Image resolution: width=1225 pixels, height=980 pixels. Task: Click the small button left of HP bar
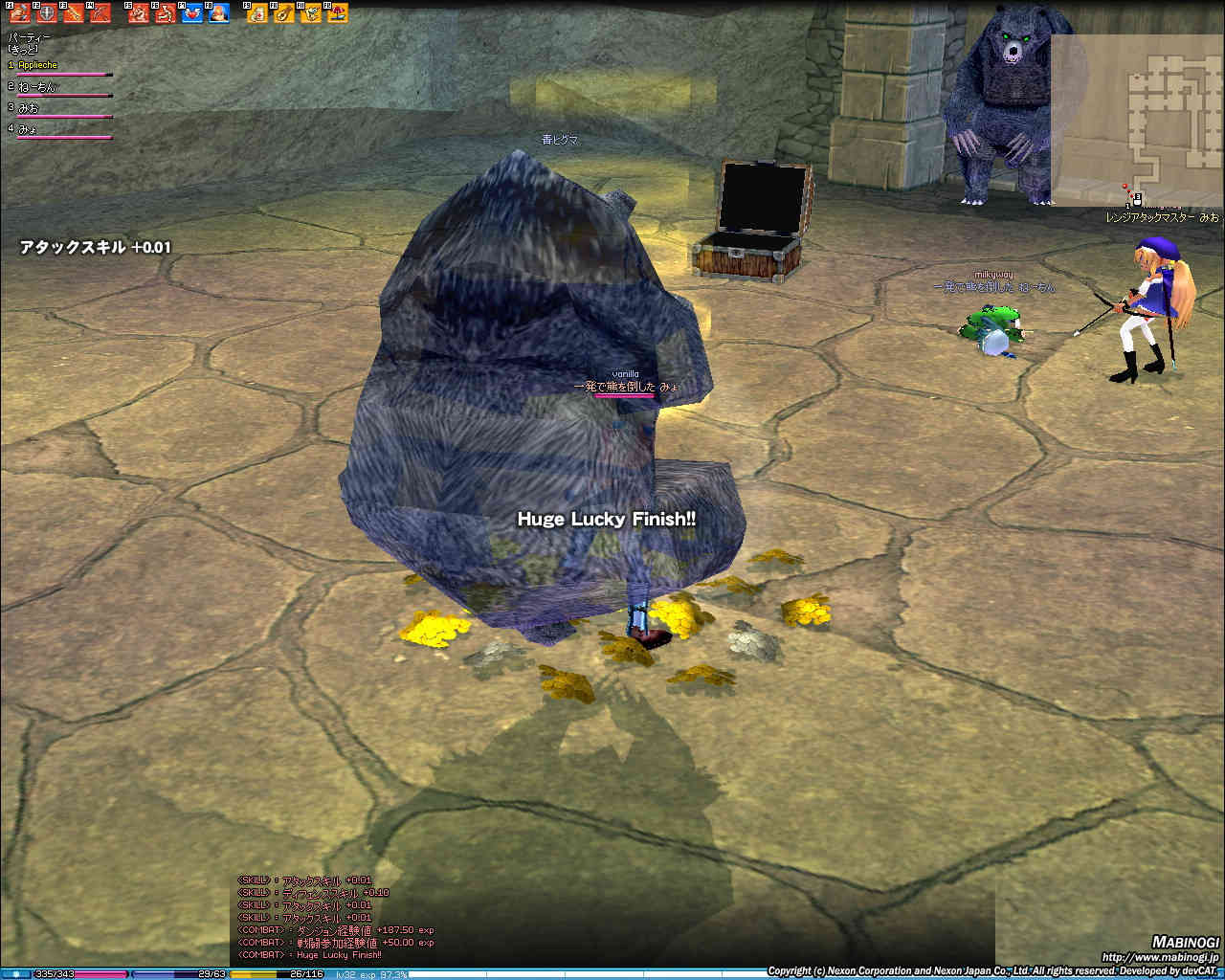(x=16, y=974)
